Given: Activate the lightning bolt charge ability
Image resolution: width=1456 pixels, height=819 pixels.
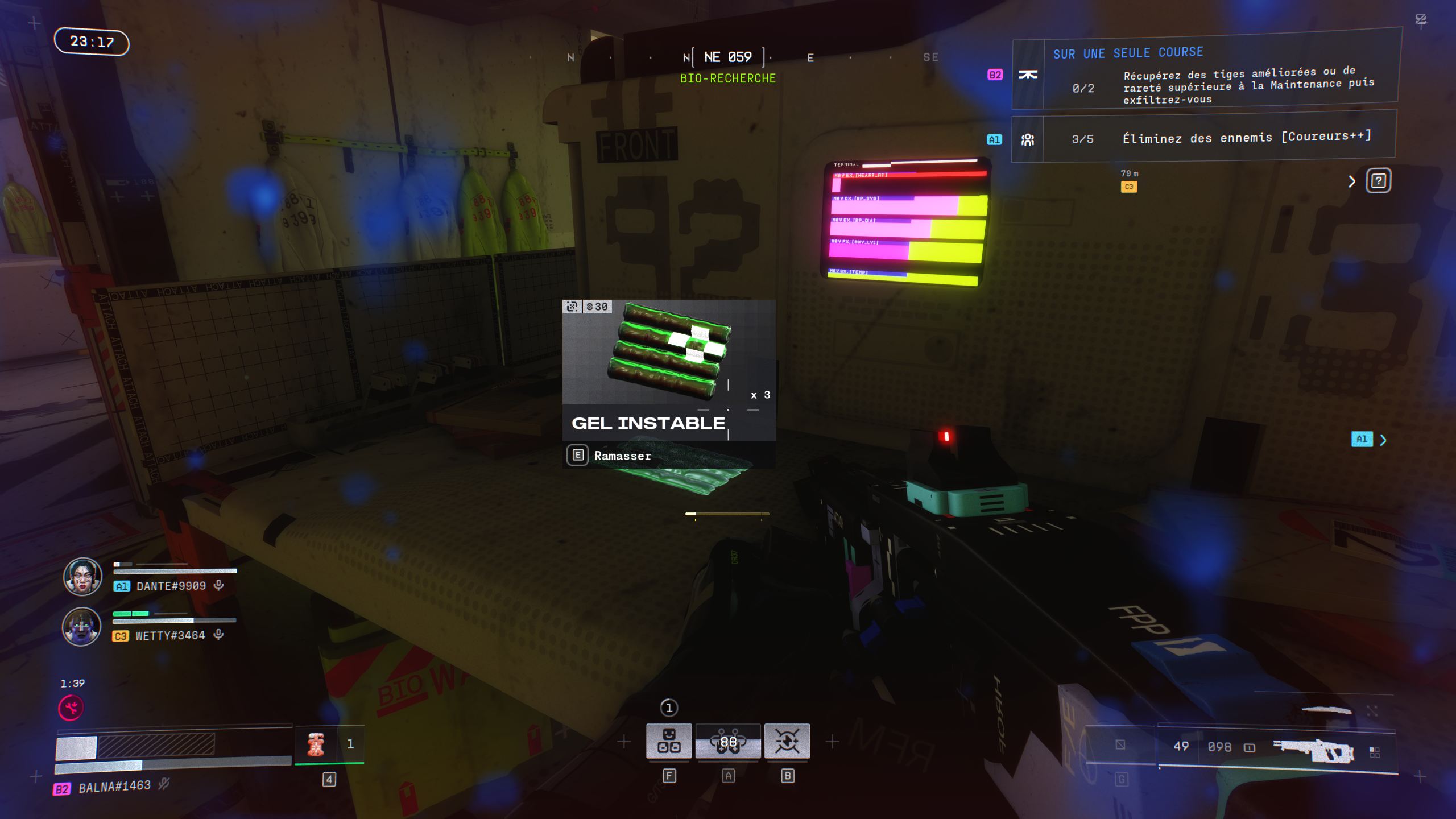Looking at the screenshot, I should pos(787,741).
